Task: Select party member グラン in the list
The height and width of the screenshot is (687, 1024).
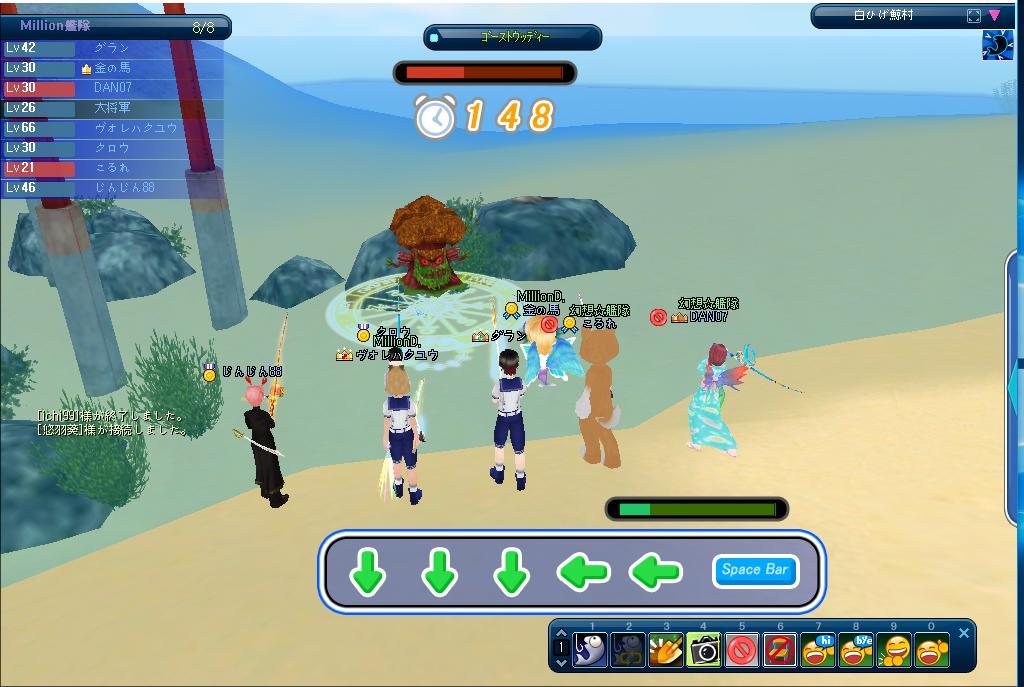Action: tap(112, 48)
